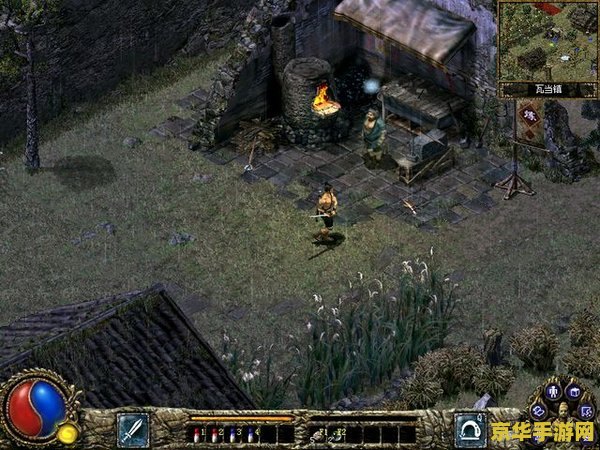Screen dimensions: 600x450
Task: Select the sword attack skill slot
Action: pyautogui.click(x=133, y=430)
